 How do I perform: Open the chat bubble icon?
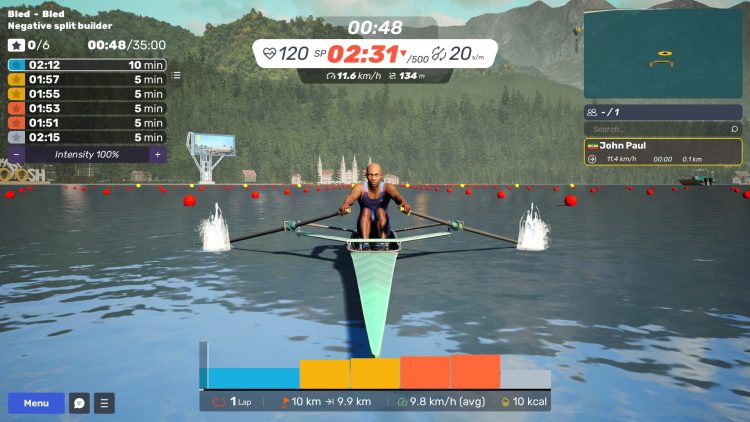tap(79, 403)
